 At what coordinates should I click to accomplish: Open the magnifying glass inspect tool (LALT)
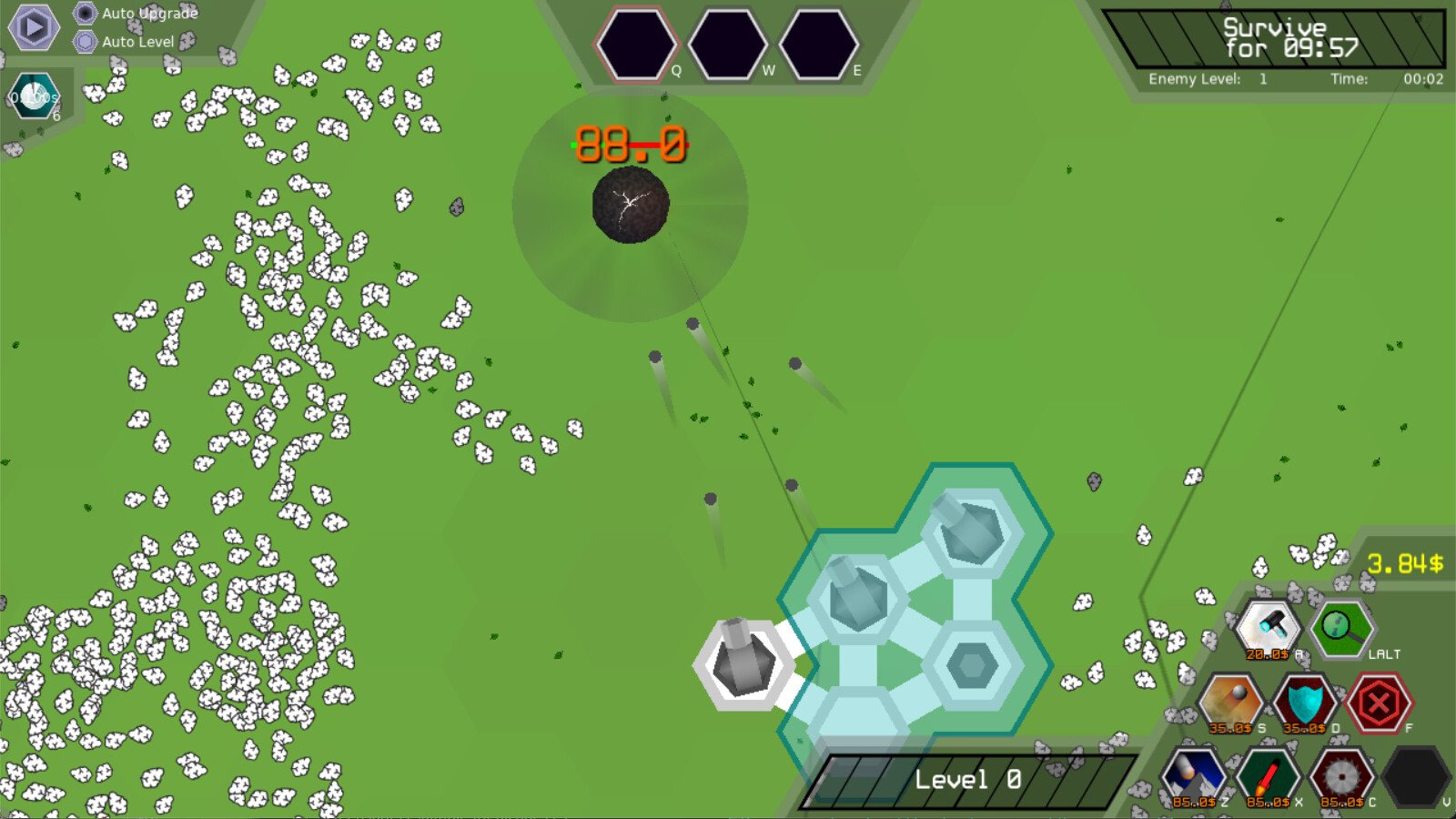[x=1340, y=628]
